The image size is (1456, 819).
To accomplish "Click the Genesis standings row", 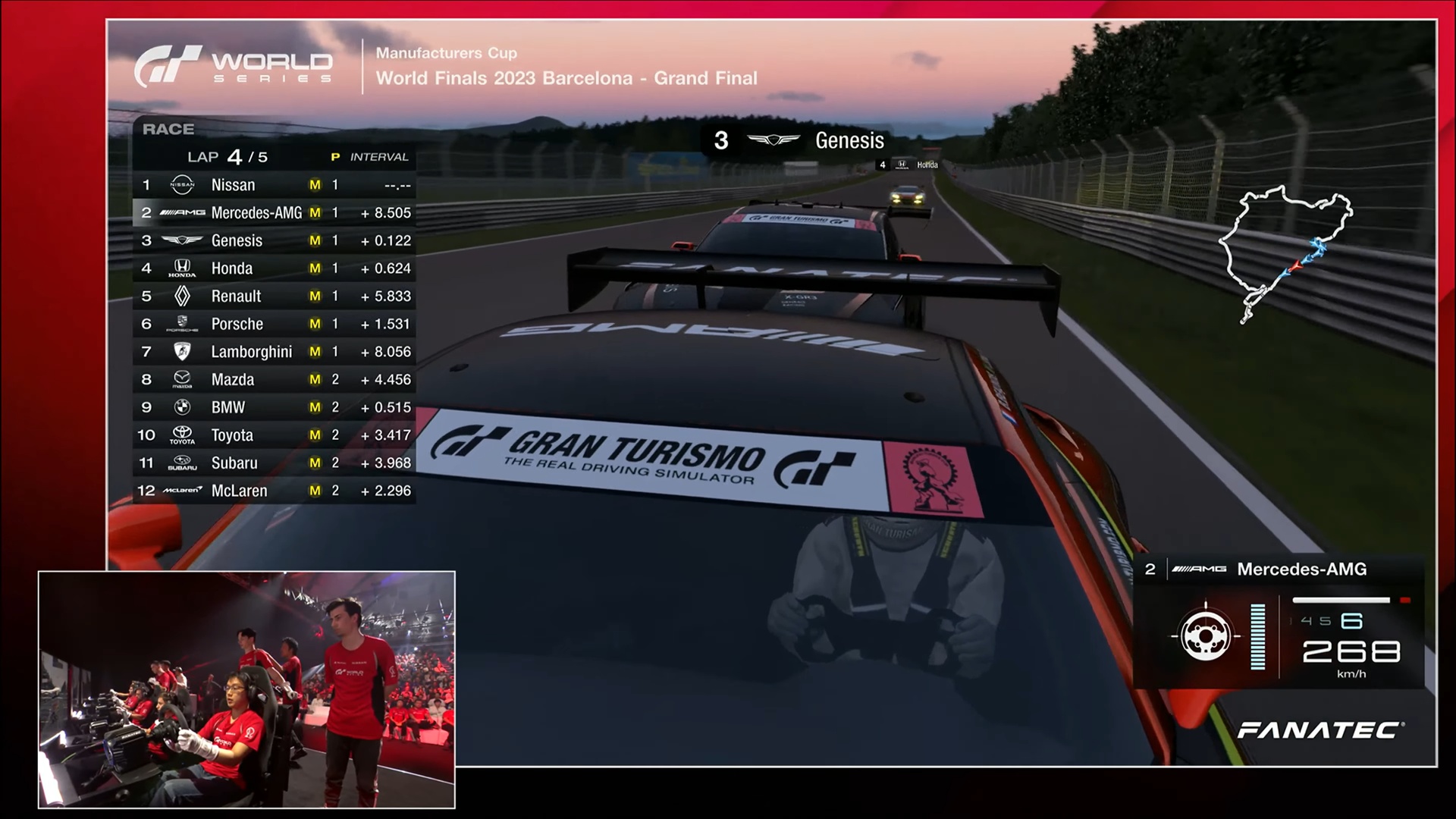I will (x=274, y=241).
